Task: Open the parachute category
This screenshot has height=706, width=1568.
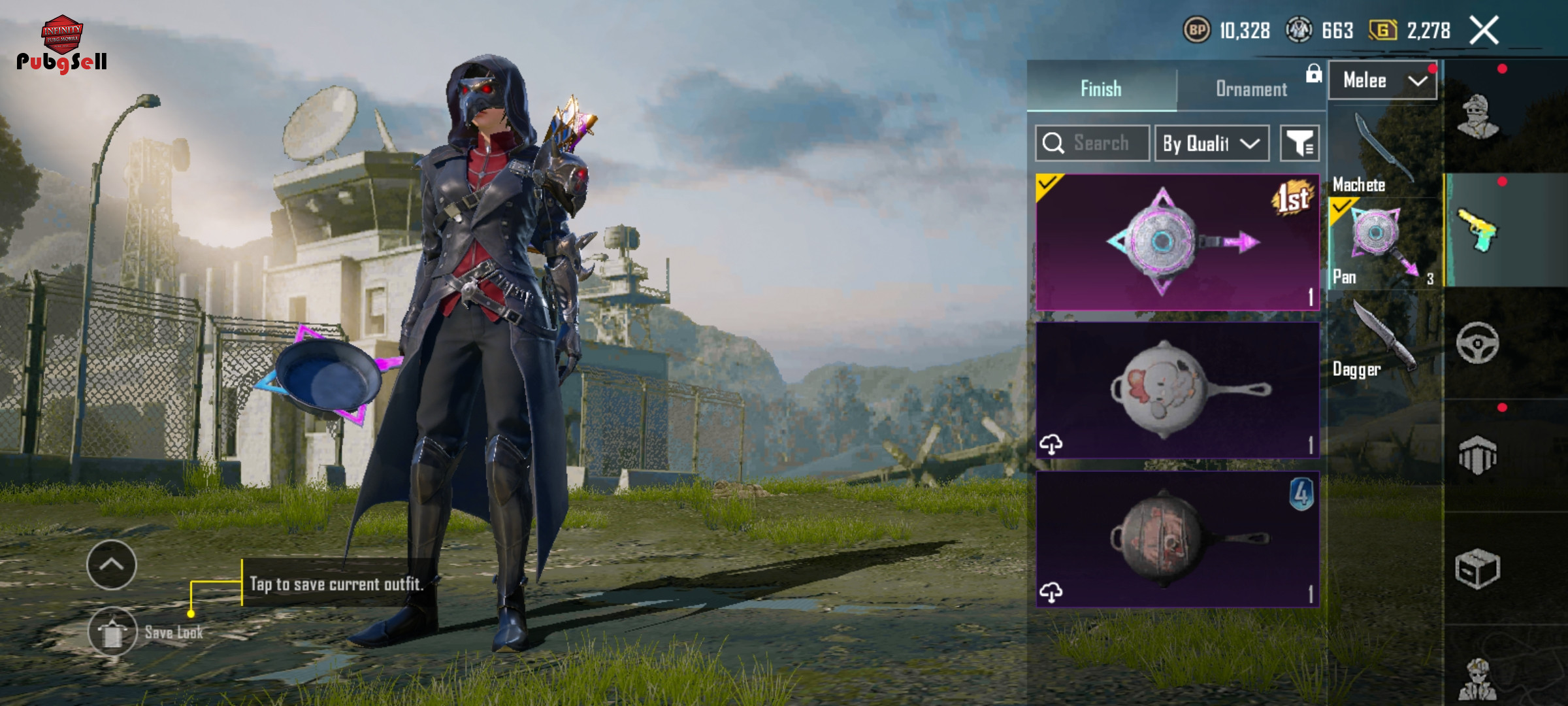Action: click(1478, 455)
